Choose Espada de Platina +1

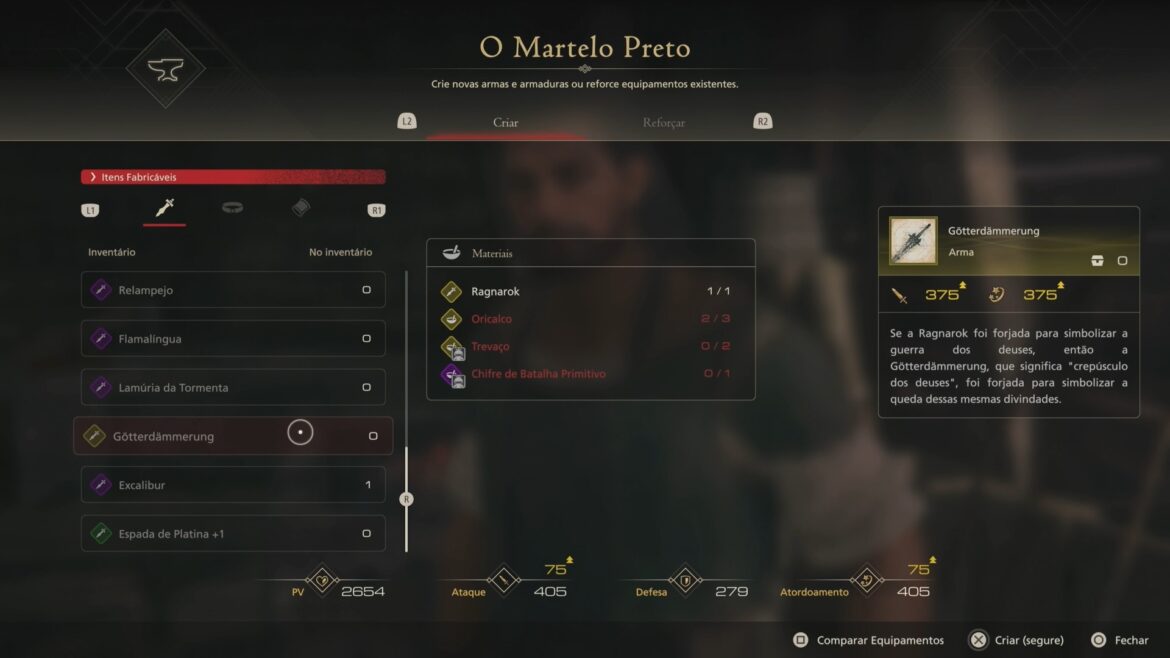232,533
